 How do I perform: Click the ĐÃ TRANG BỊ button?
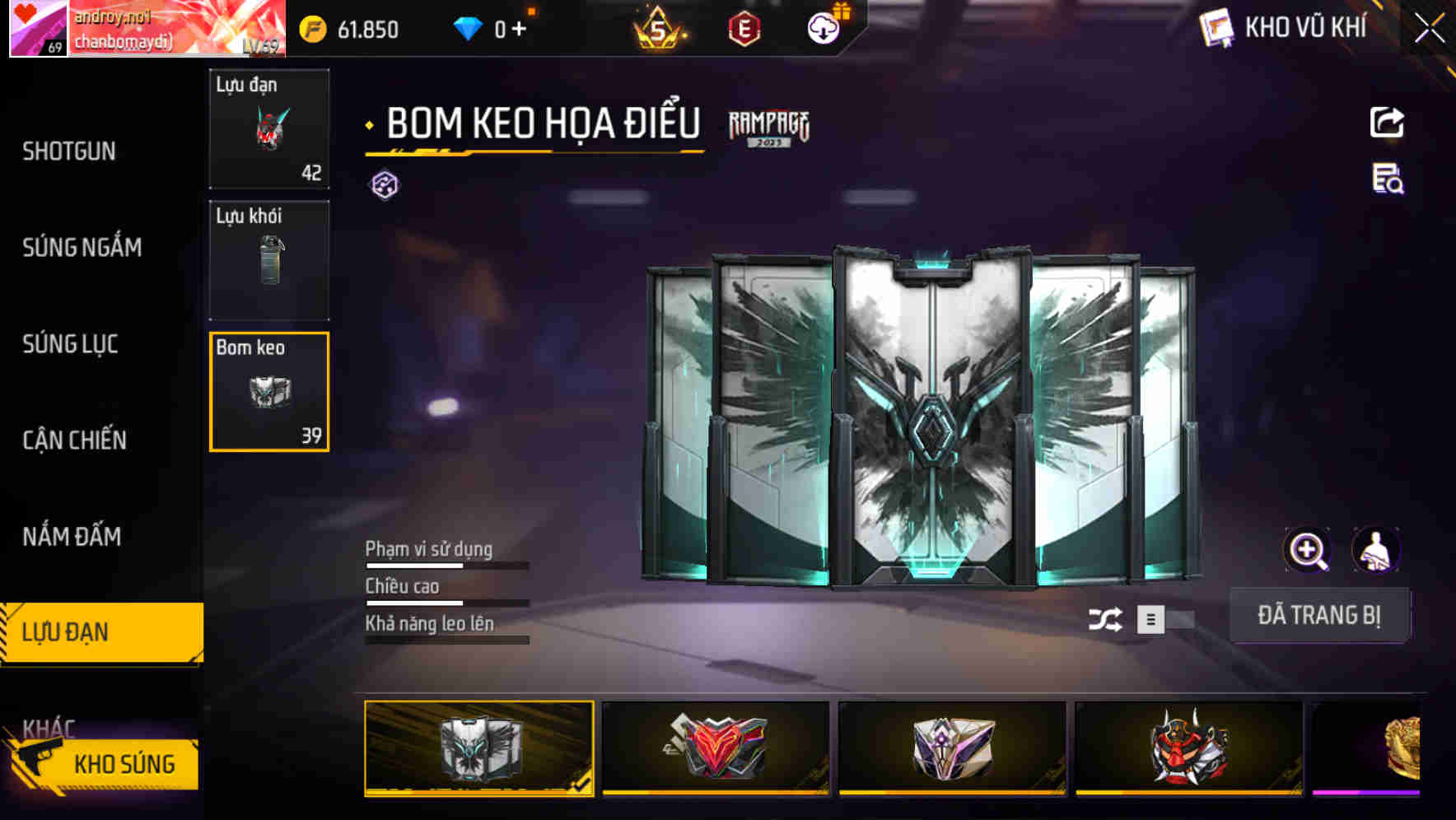coord(1320,615)
